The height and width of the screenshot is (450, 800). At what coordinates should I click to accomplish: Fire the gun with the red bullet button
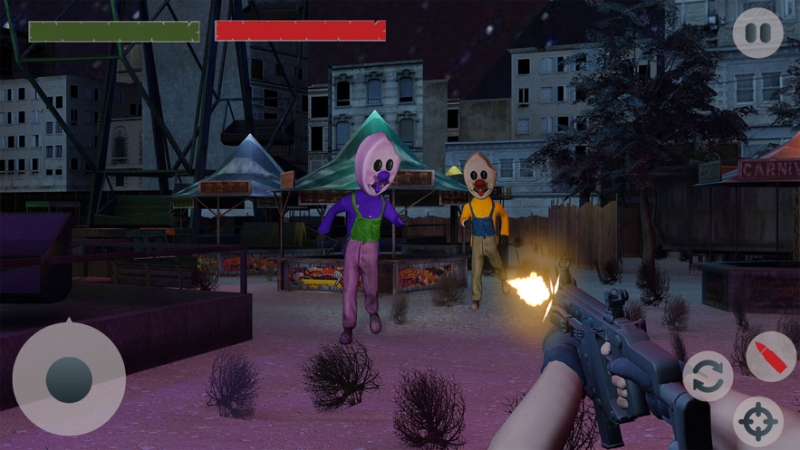point(771,356)
